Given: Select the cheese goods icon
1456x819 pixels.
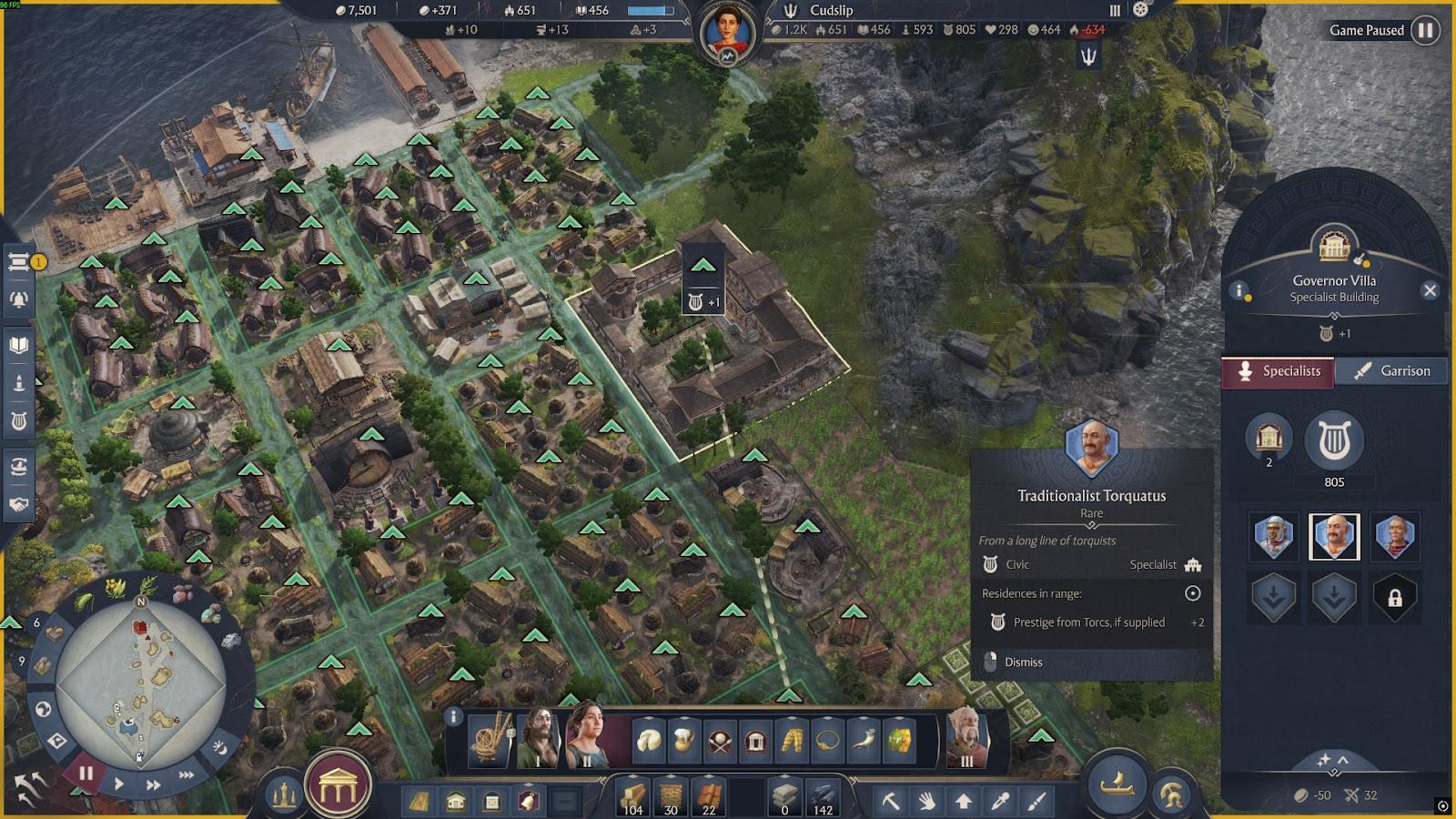Looking at the screenshot, I should (x=648, y=740).
